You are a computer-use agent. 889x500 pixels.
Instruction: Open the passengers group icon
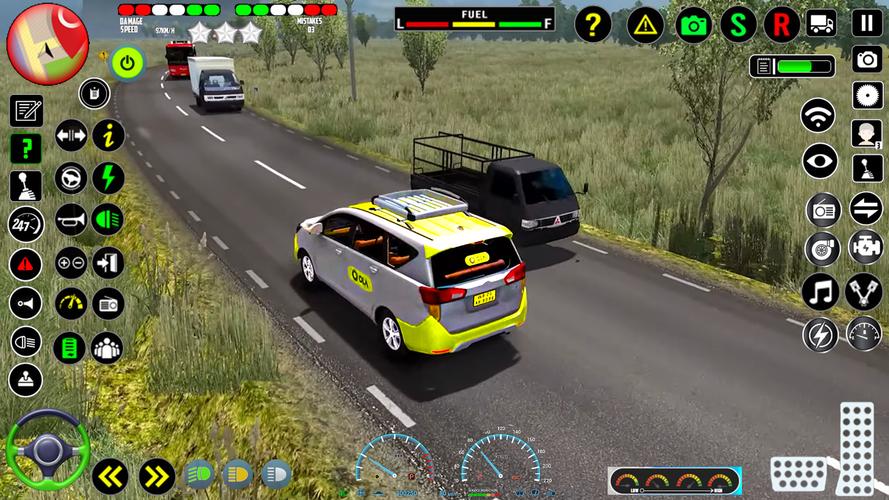(107, 347)
